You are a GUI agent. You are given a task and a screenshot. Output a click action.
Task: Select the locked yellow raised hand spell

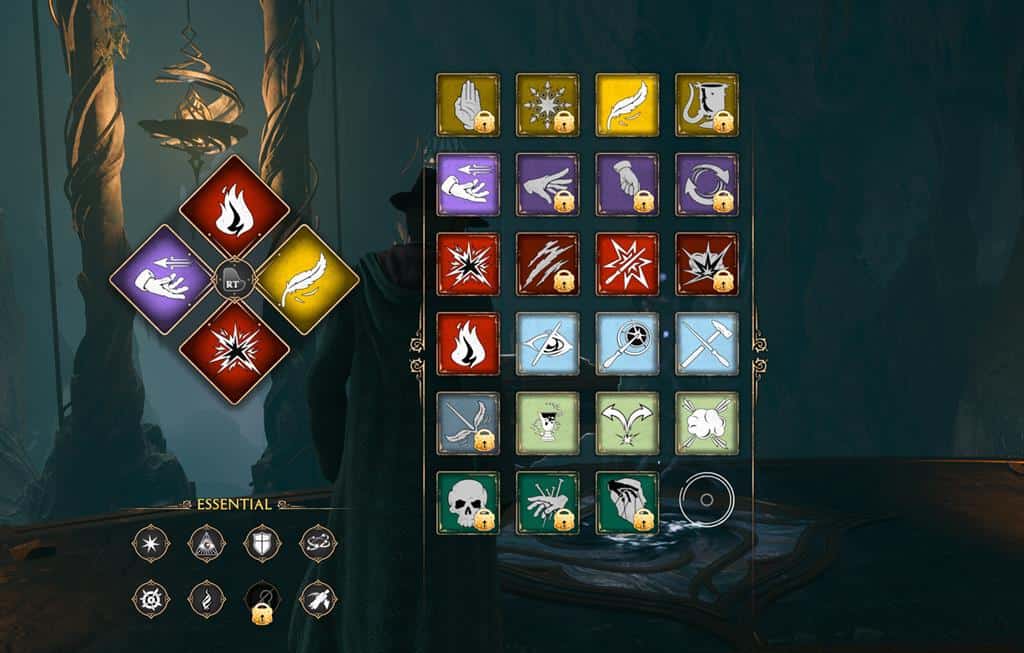click(x=468, y=105)
